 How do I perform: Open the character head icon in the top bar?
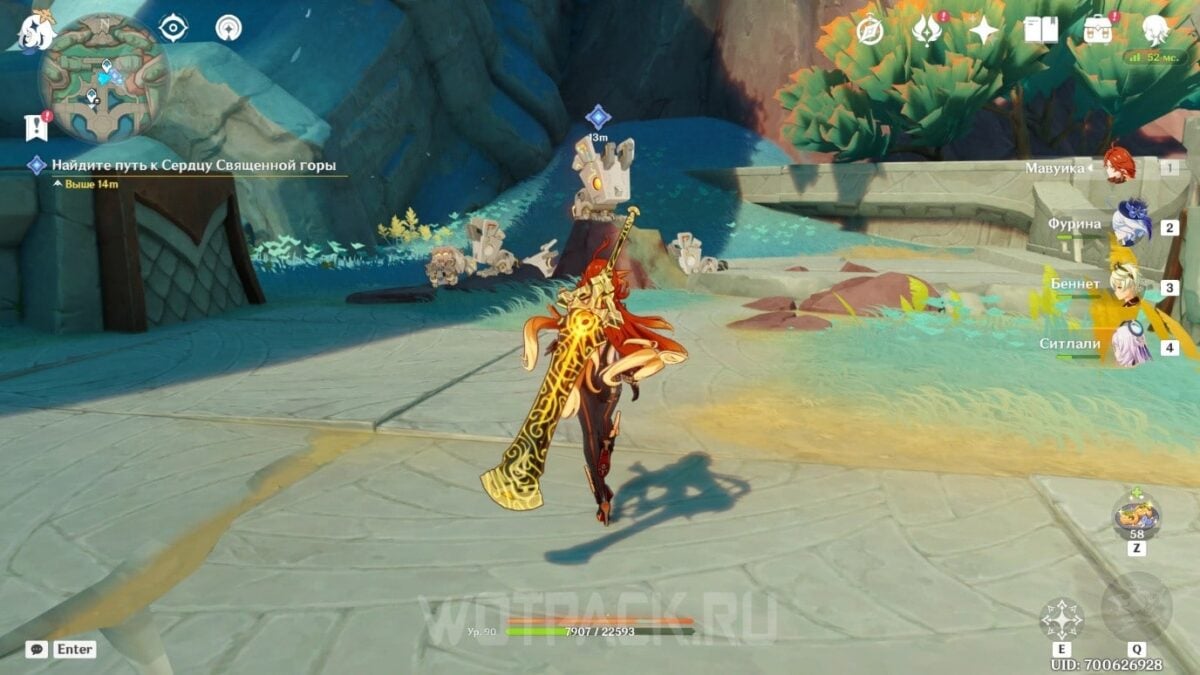click(x=1156, y=29)
